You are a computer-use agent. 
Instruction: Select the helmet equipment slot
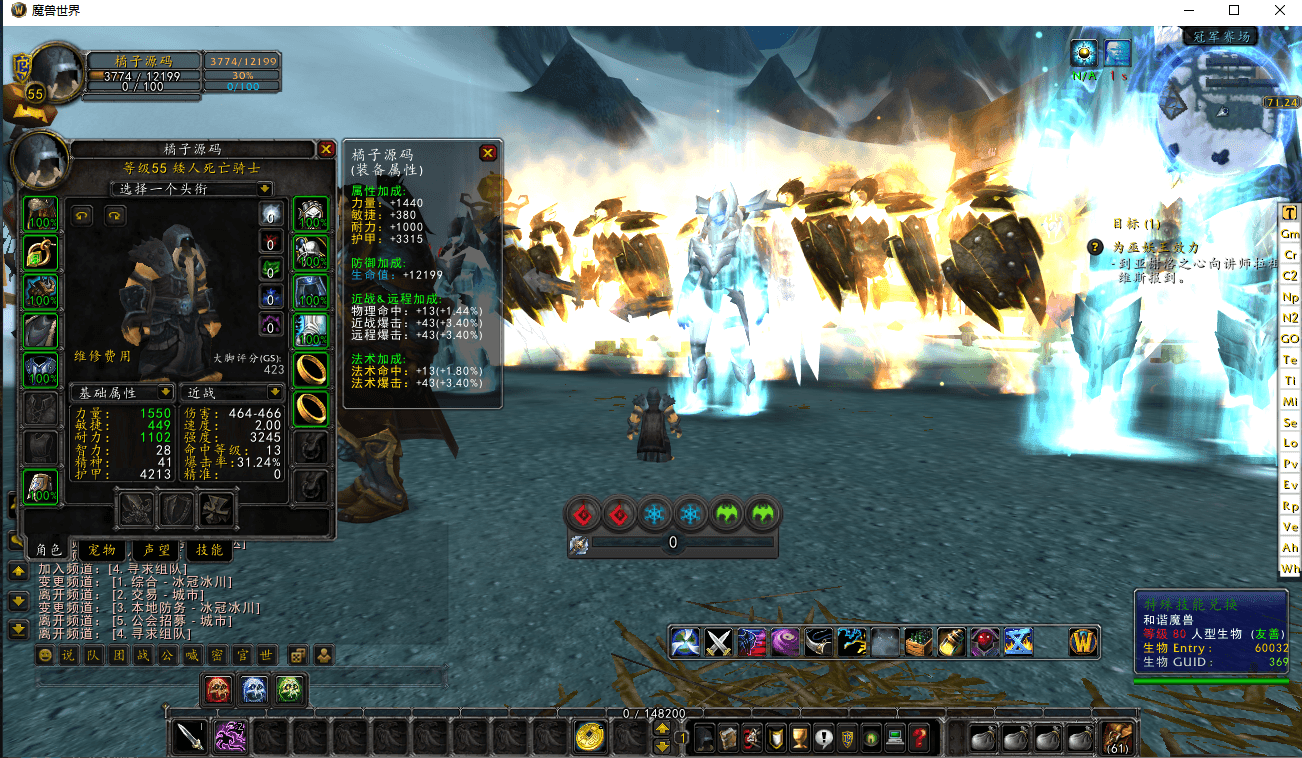pyautogui.click(x=41, y=214)
